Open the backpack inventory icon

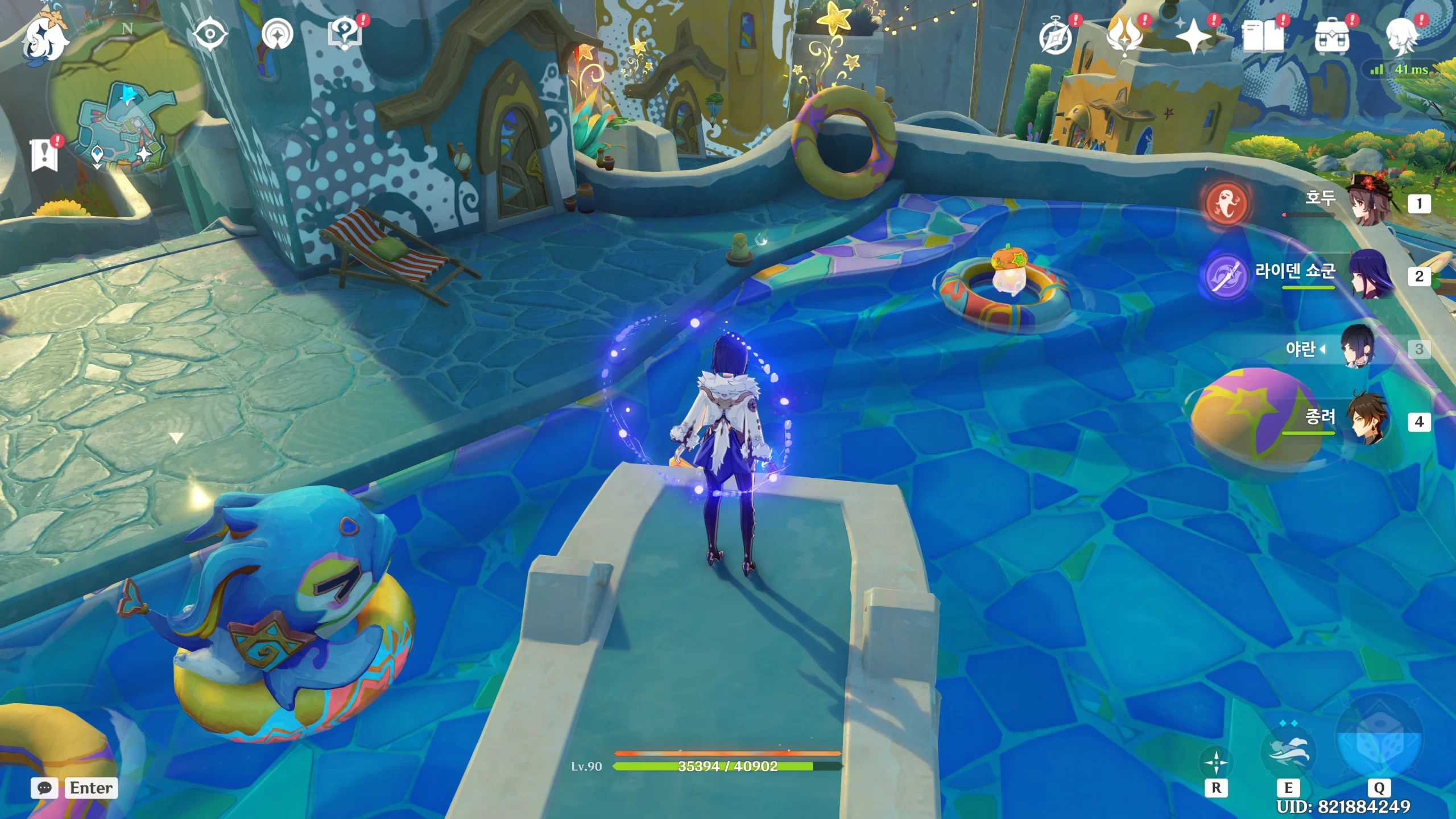pos(1332,37)
